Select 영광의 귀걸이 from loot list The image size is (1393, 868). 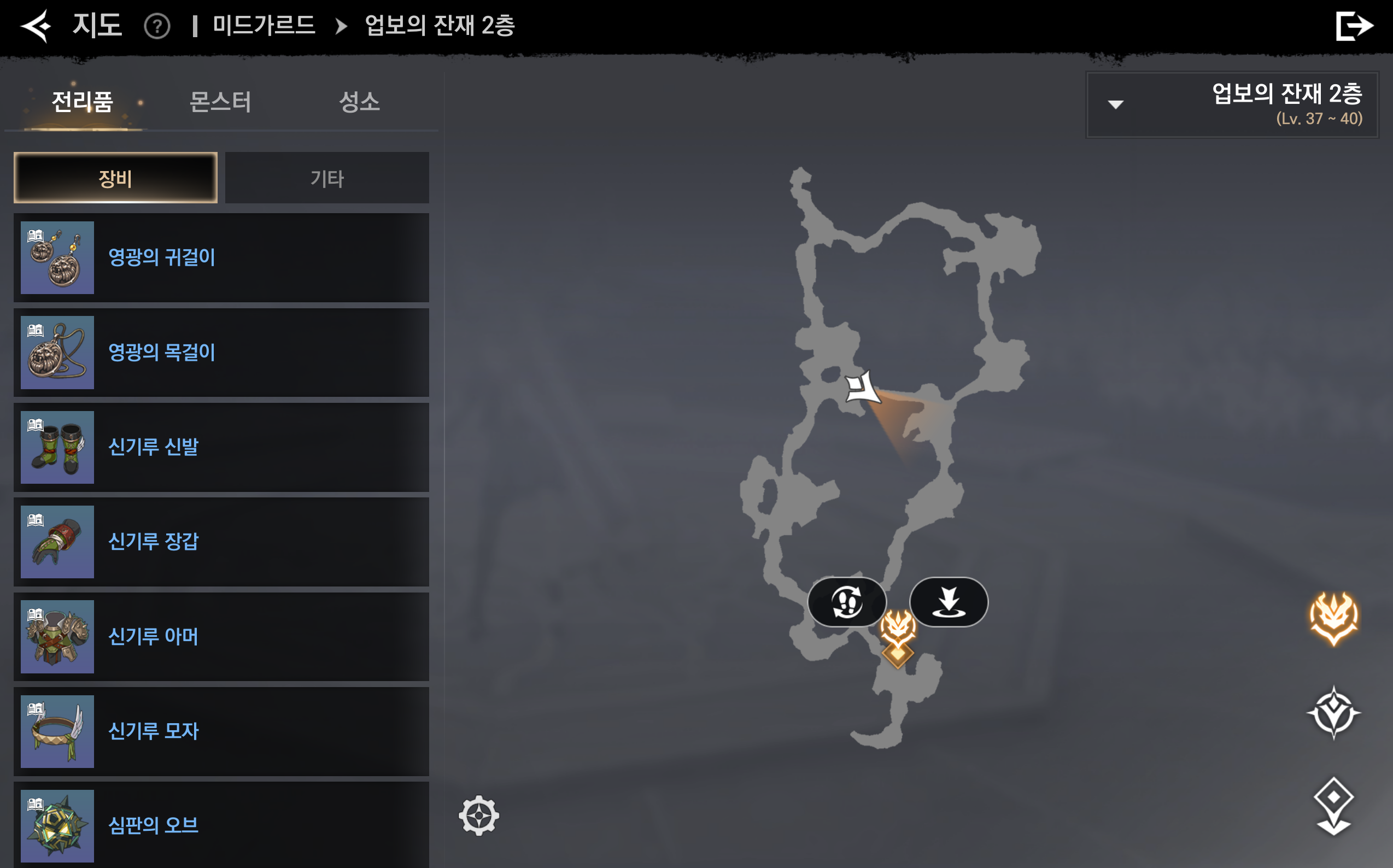[x=221, y=258]
